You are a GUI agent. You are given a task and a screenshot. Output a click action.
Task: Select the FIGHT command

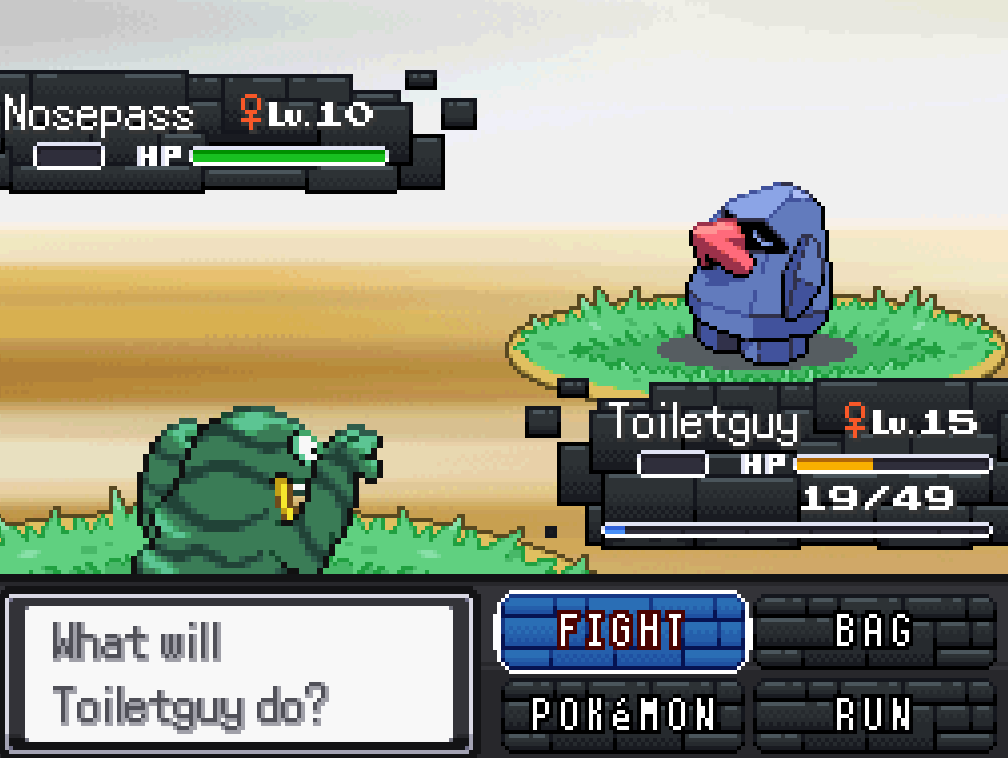pyautogui.click(x=621, y=631)
